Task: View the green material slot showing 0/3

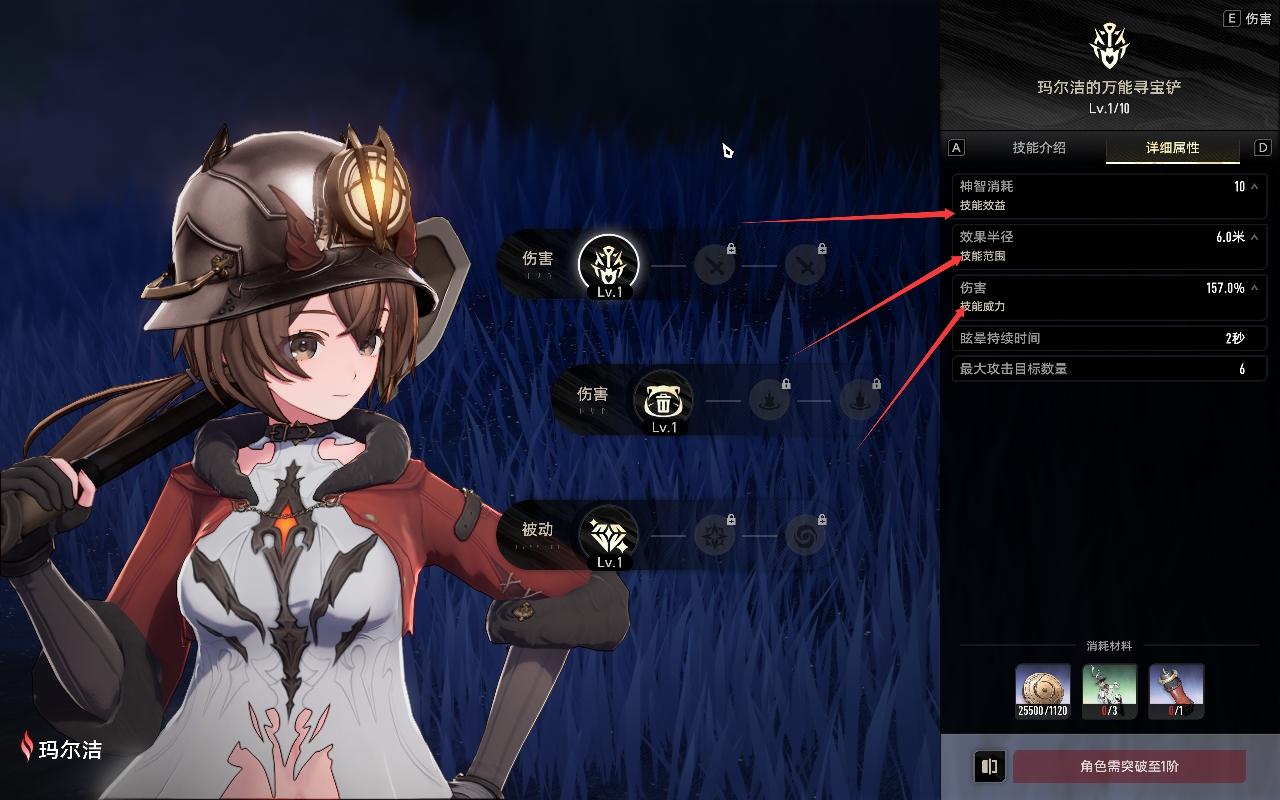Action: pos(1109,691)
